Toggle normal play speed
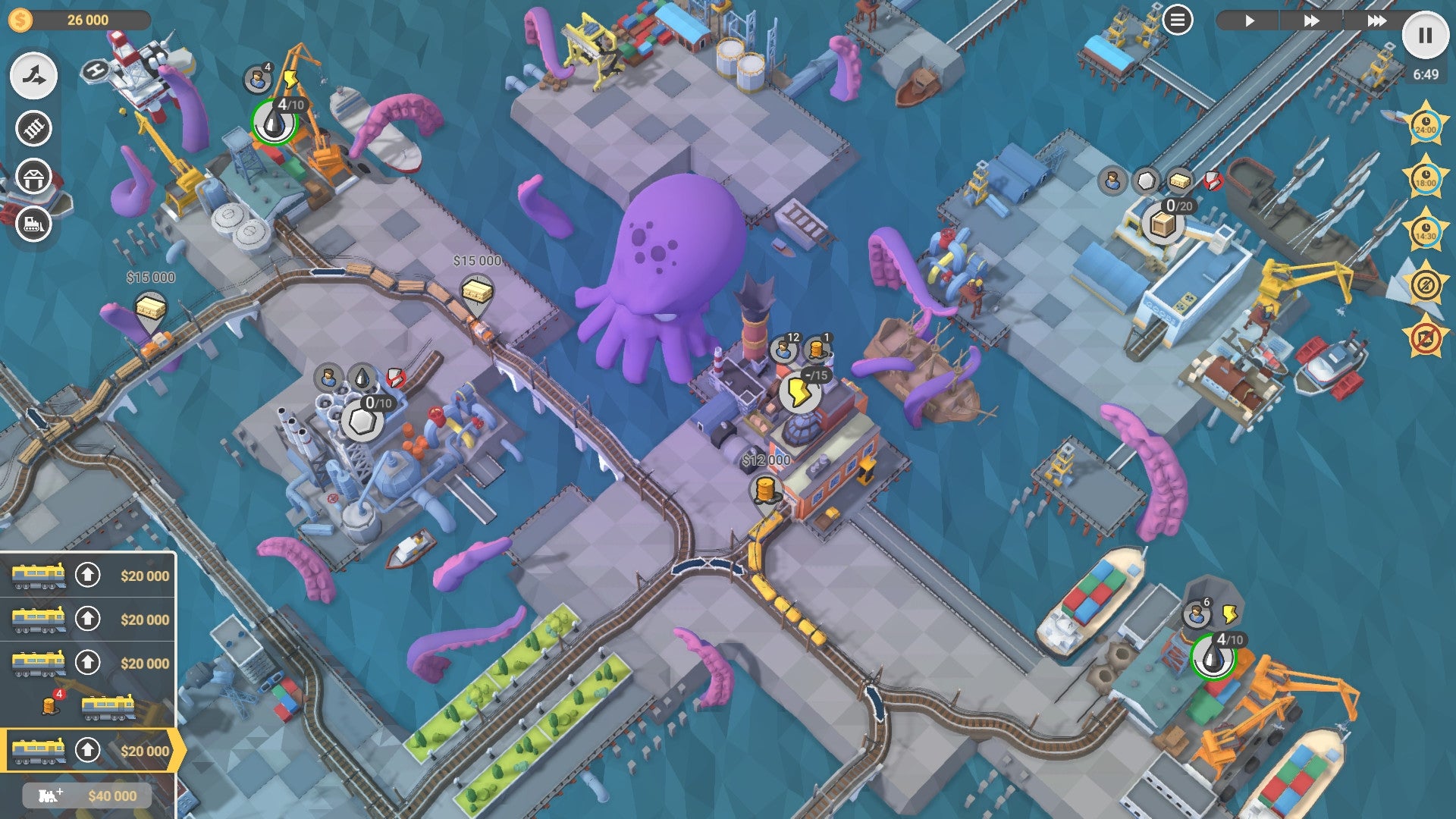This screenshot has width=1456, height=819. point(1250,21)
